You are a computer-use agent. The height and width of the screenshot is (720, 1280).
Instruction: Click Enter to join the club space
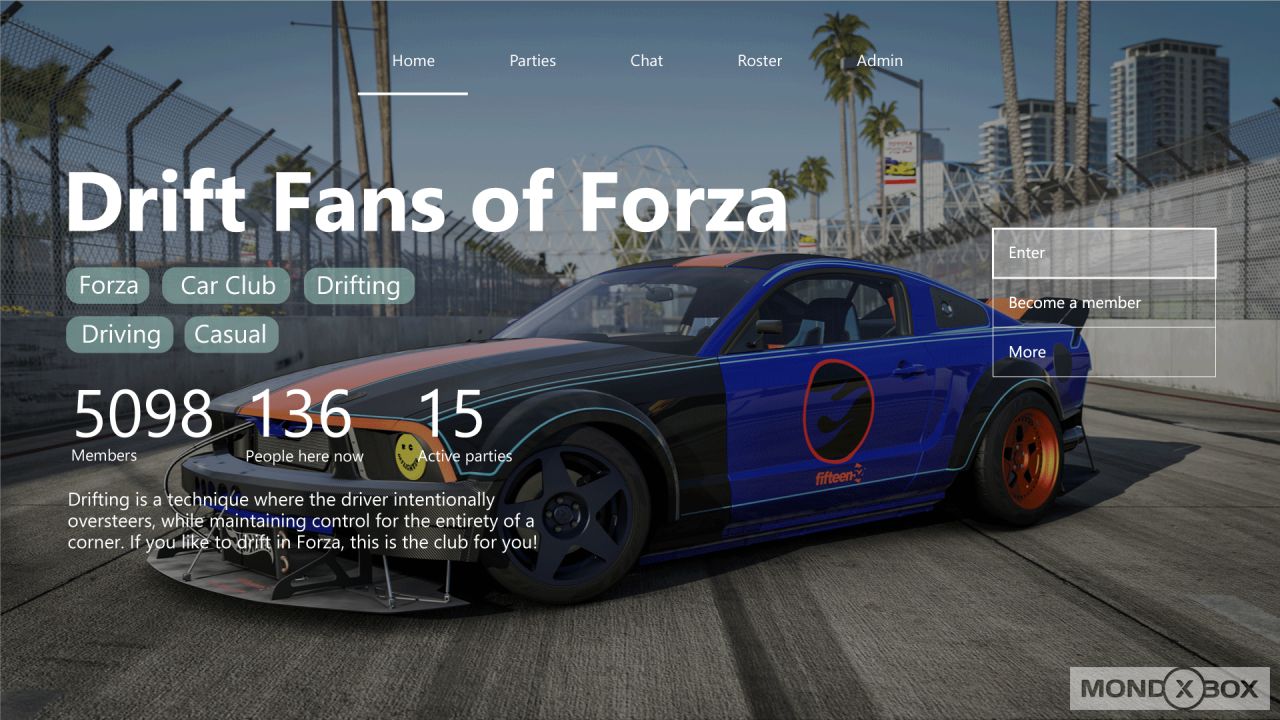coord(1103,253)
